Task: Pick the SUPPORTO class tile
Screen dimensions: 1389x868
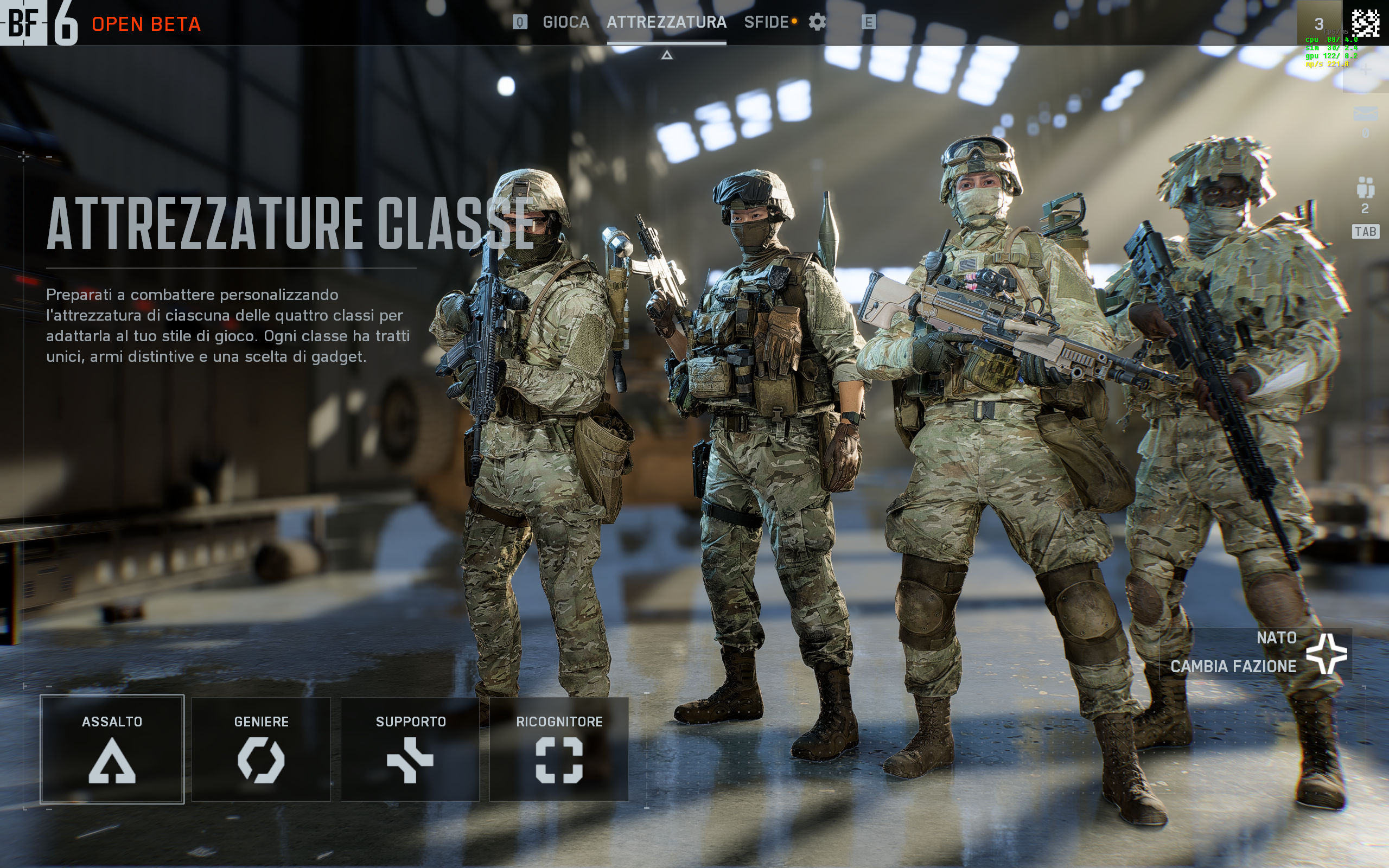Action: click(x=410, y=749)
